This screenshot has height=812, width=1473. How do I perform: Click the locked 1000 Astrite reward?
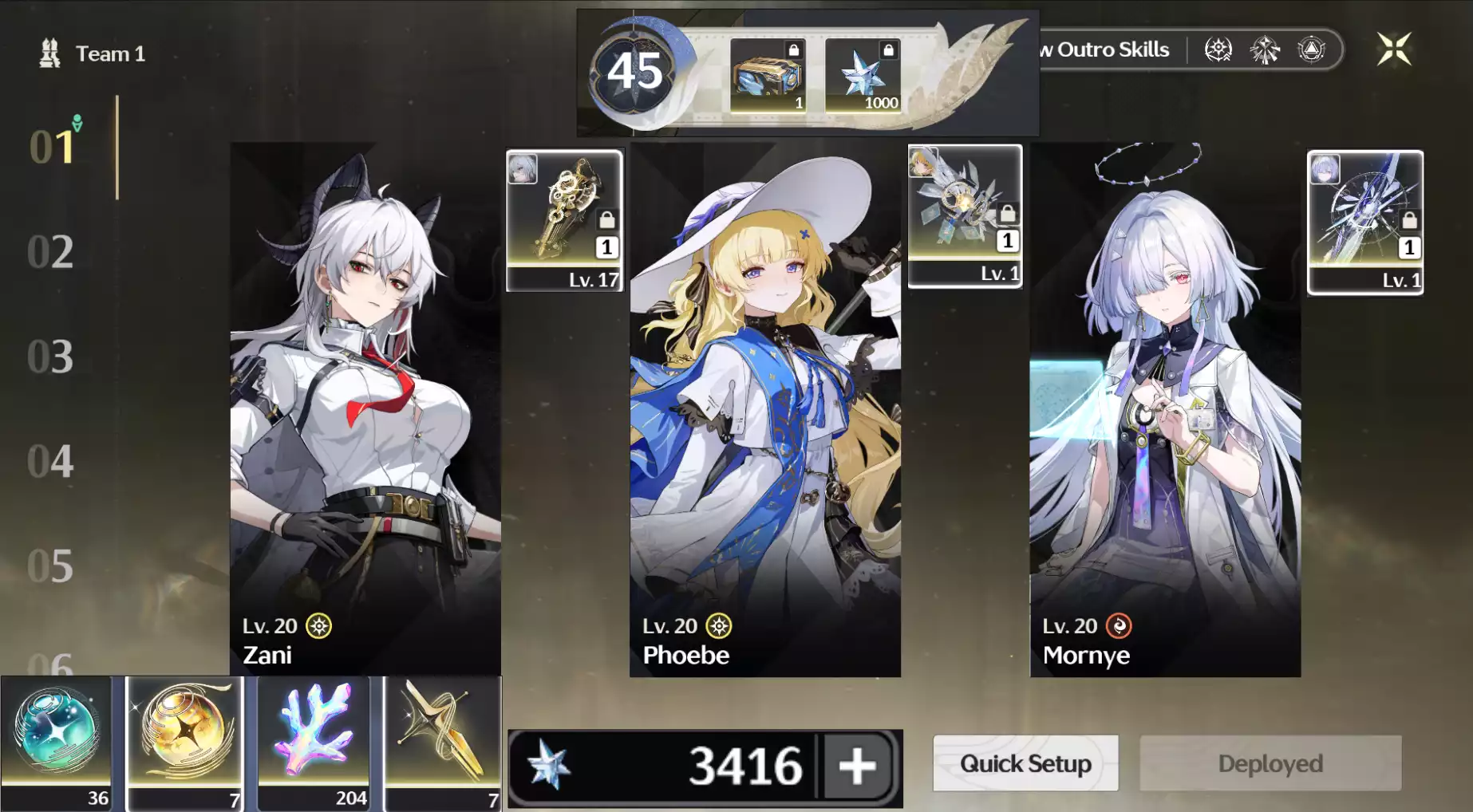tap(863, 76)
